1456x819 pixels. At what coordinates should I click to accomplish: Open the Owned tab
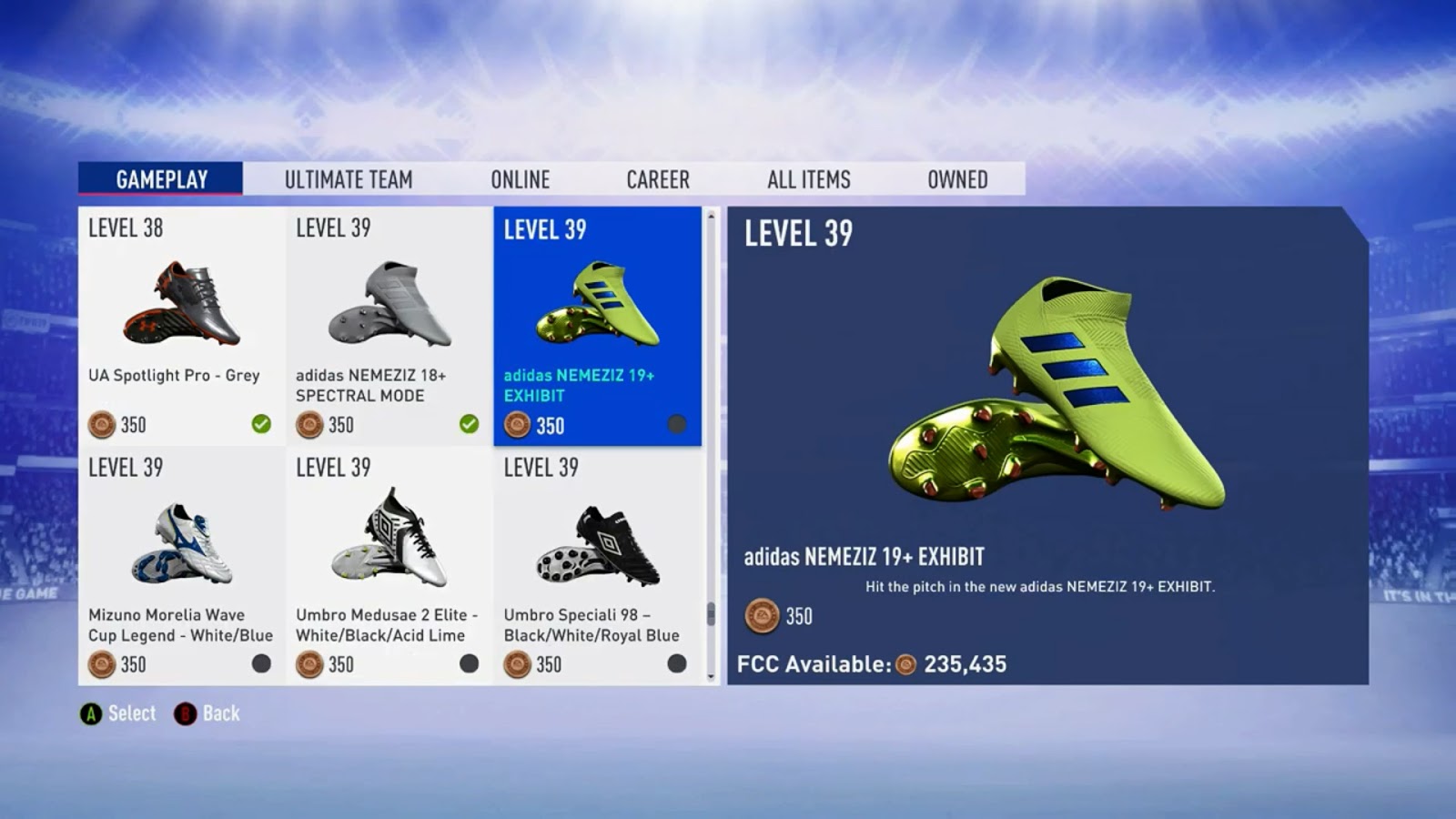coord(956,179)
